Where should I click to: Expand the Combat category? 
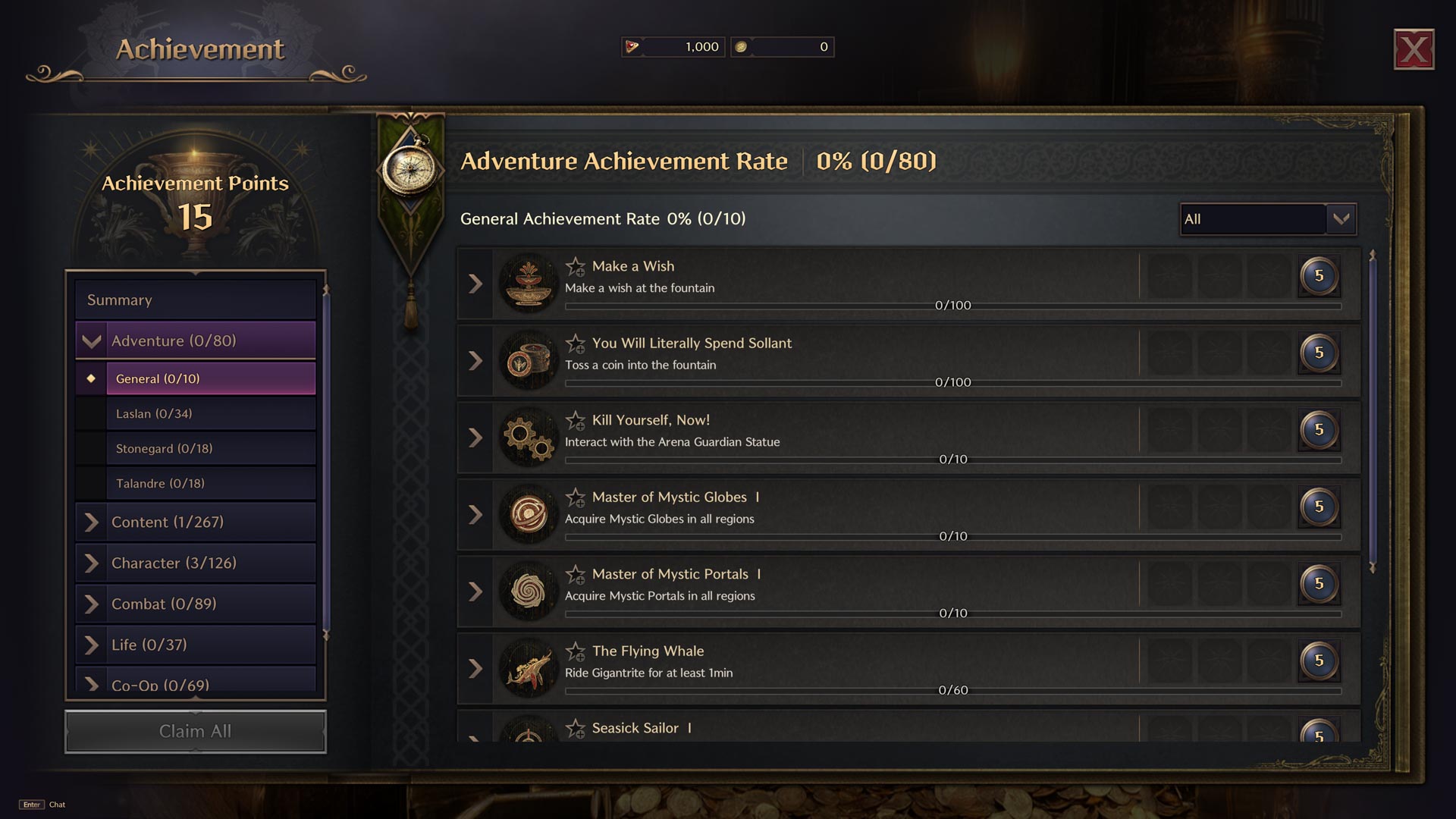(92, 604)
